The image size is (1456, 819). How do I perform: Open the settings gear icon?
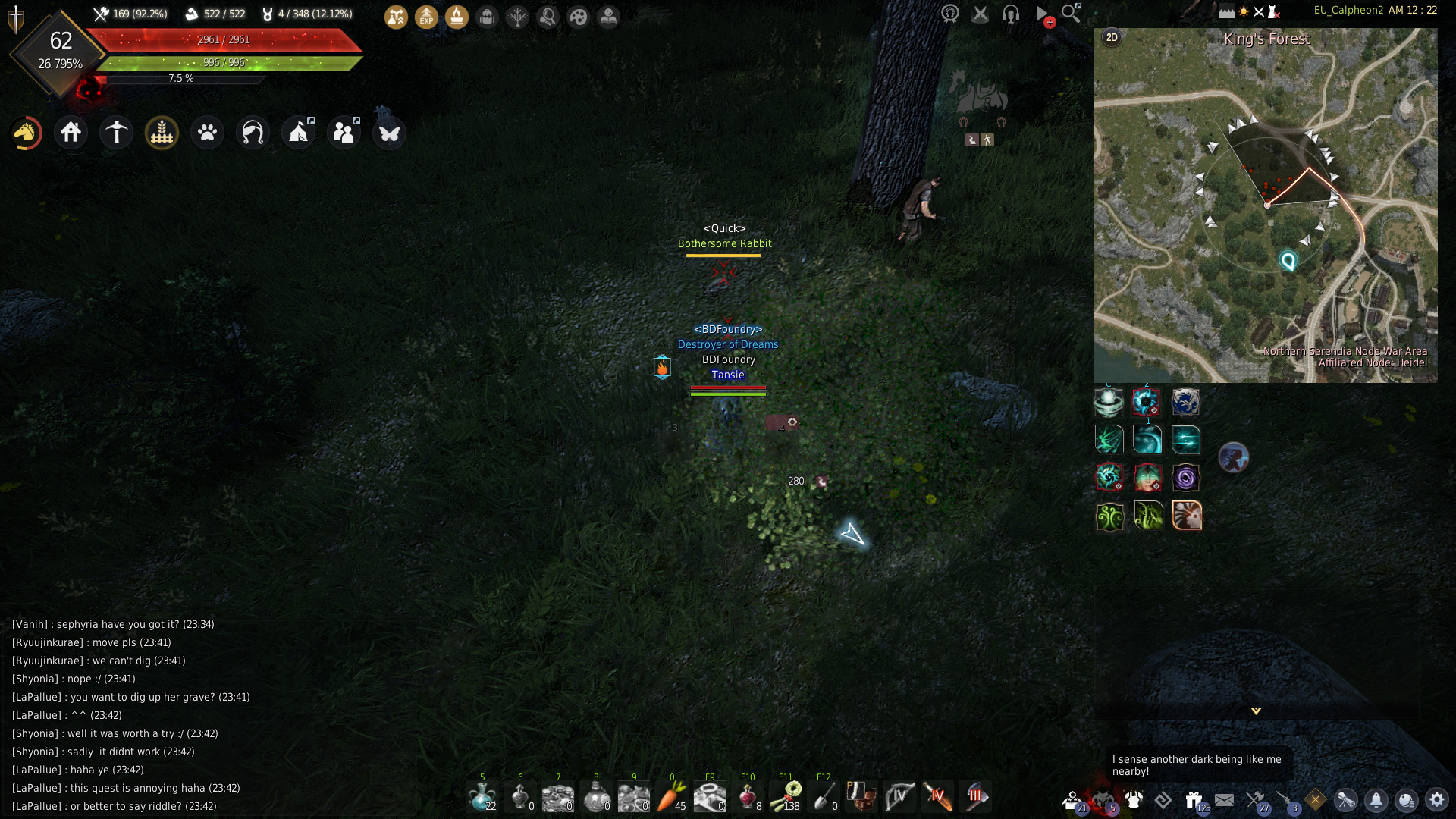click(x=1436, y=800)
